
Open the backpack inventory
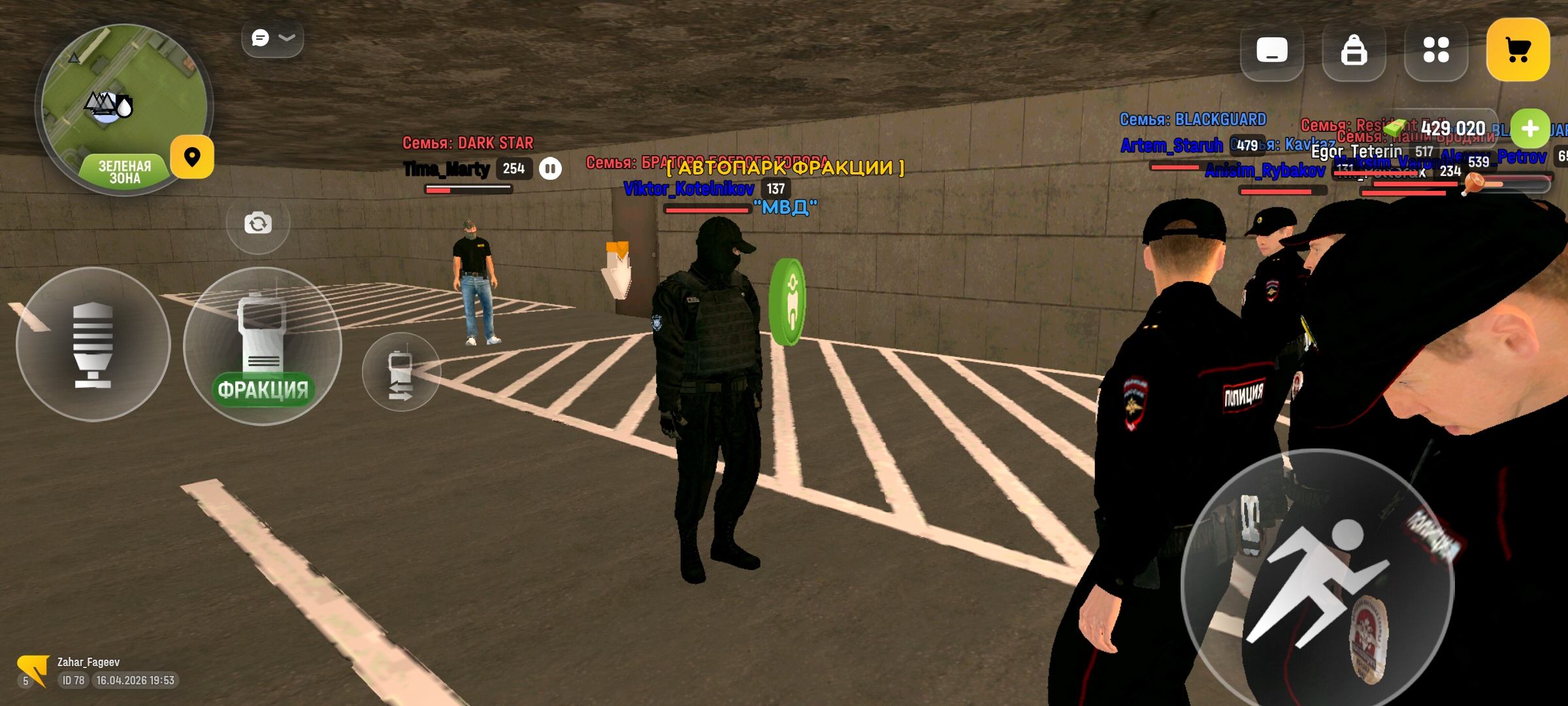coord(1354,50)
